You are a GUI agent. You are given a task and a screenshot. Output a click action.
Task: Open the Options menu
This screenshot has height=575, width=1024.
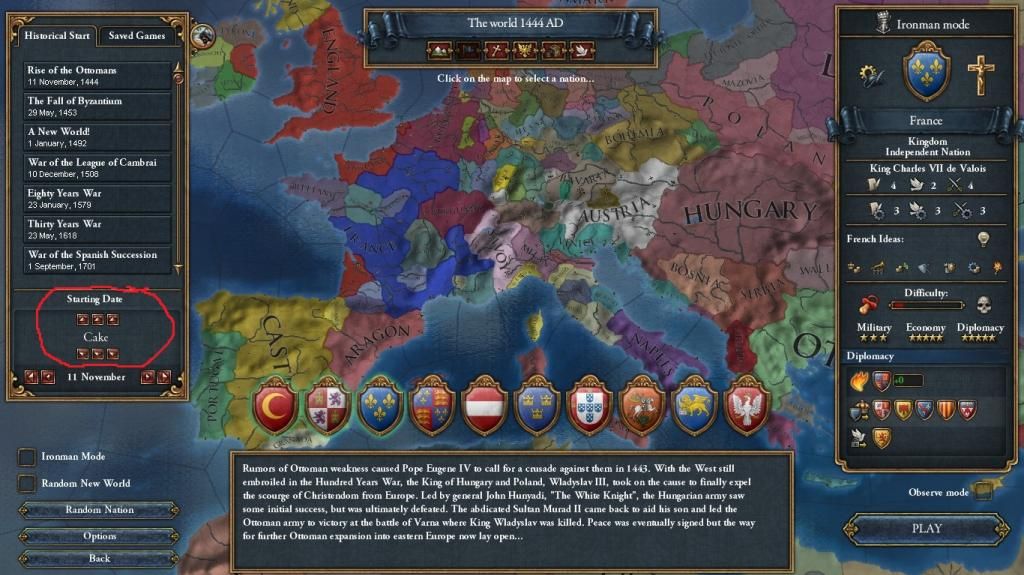pyautogui.click(x=98, y=536)
